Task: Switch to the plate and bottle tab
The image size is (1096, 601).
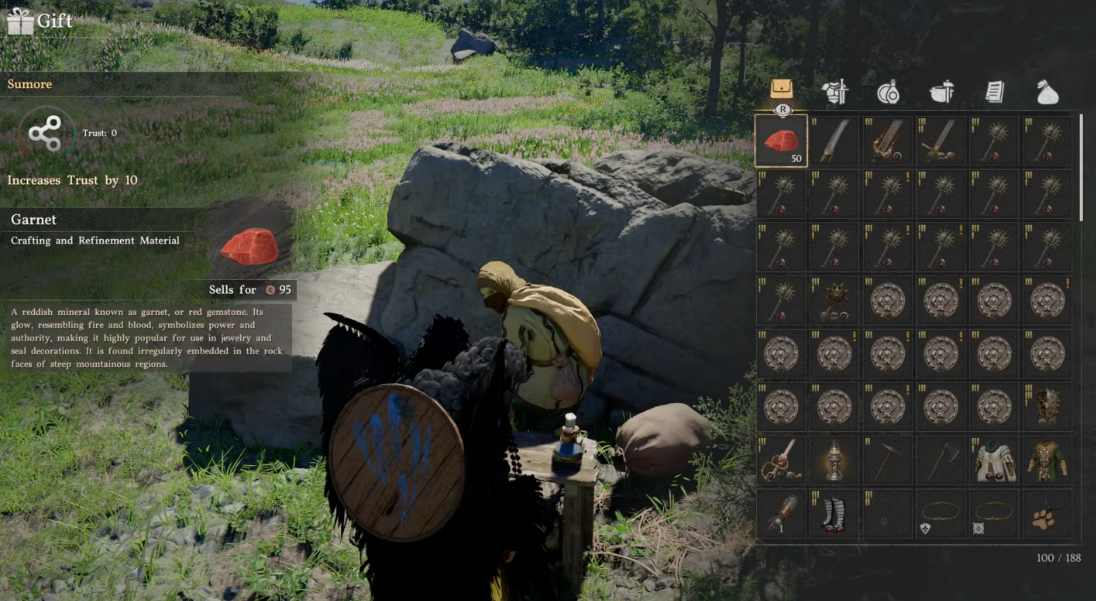Action: coord(888,92)
